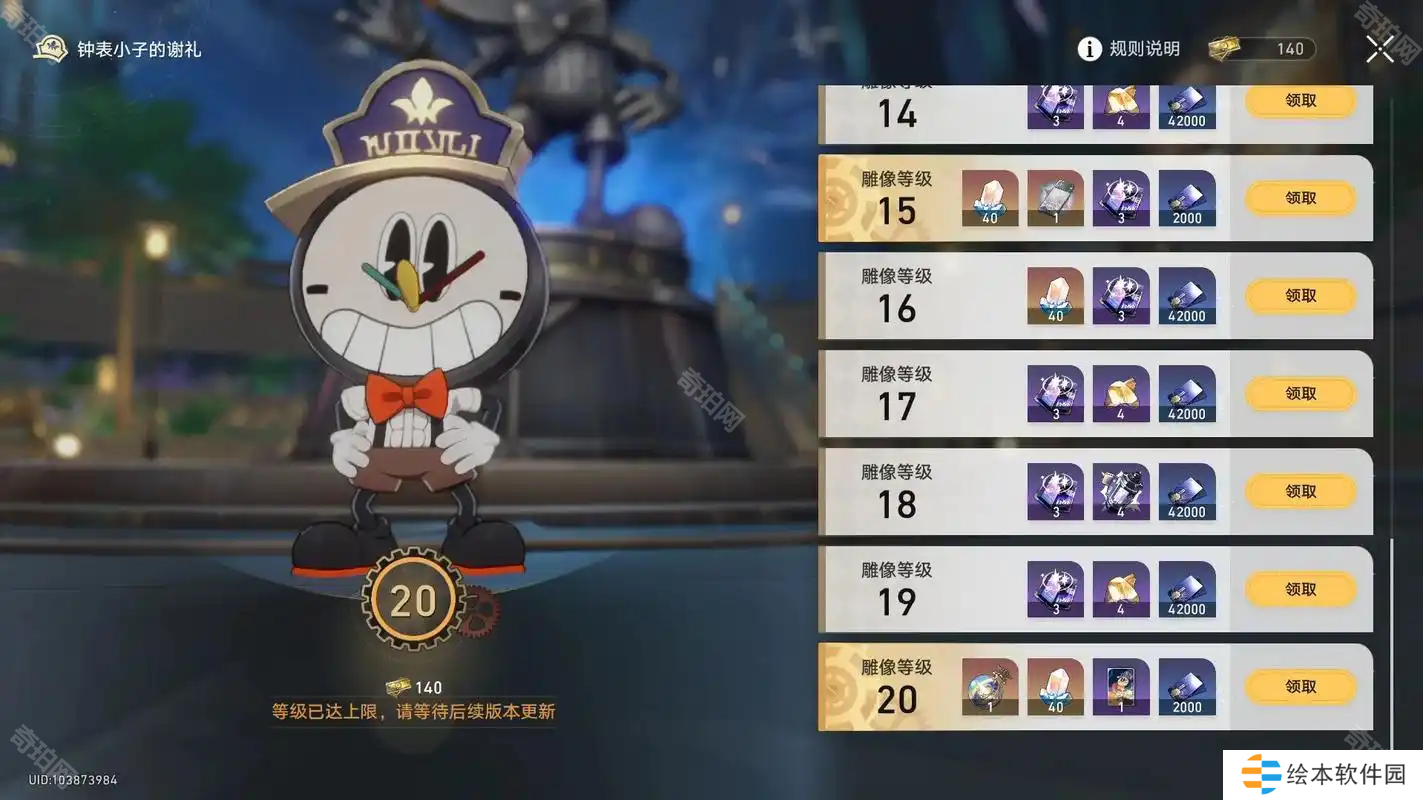This screenshot has width=1423, height=800.
Task: Claim the statue level 15 reward
Action: coord(1300,198)
